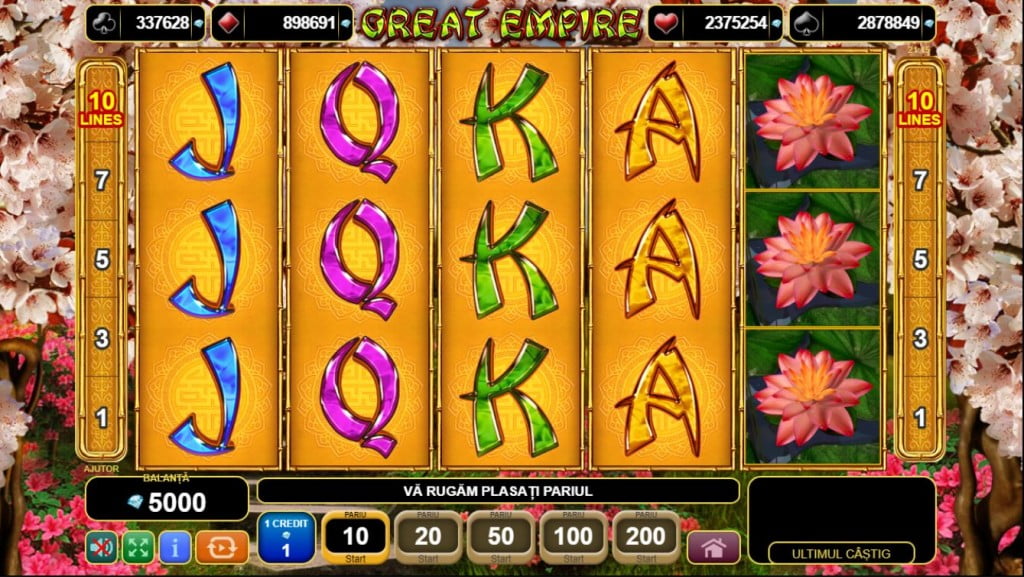Select the diamonds jackpot counter
The image size is (1024, 577).
[x=295, y=23]
